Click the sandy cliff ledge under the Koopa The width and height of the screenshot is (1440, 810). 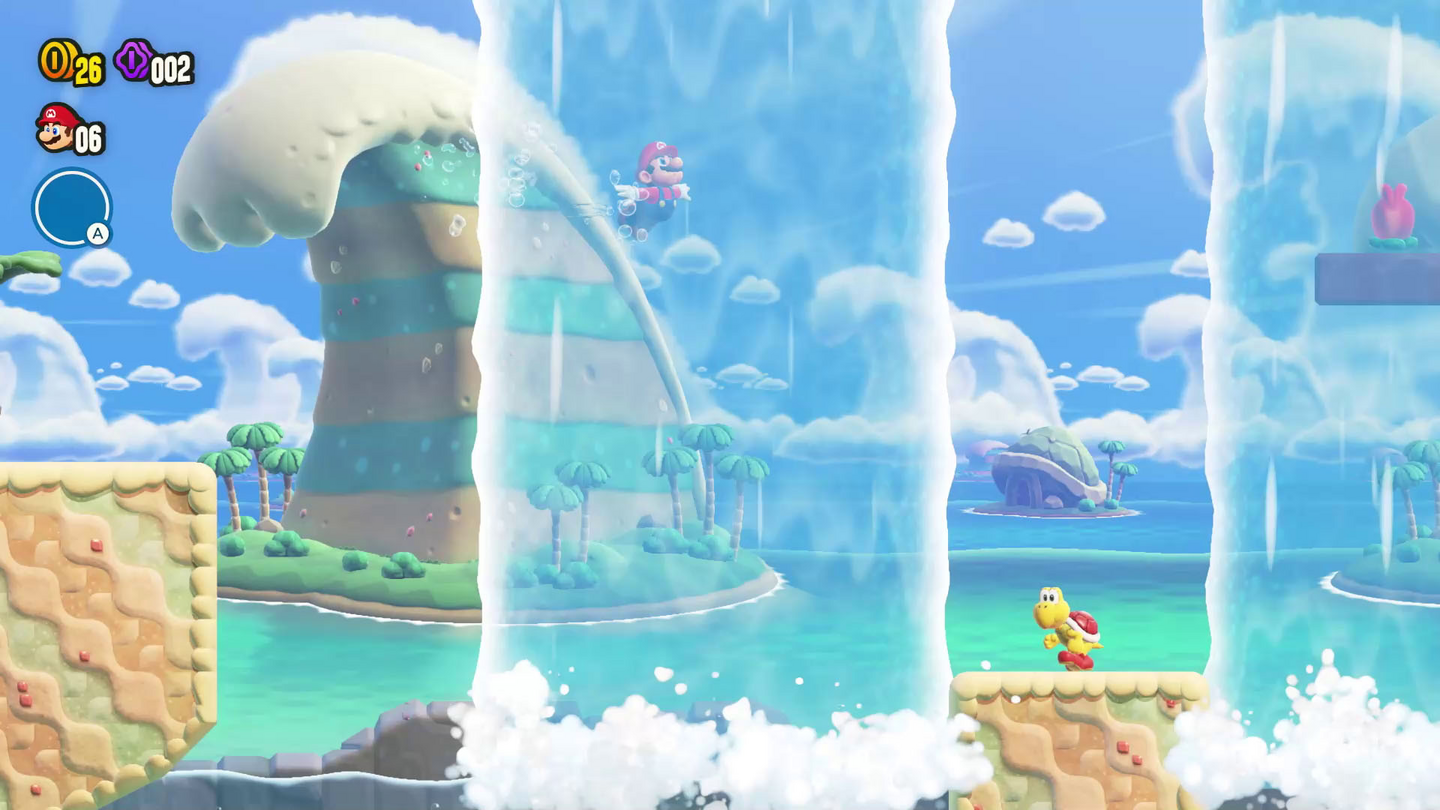[1080, 720]
